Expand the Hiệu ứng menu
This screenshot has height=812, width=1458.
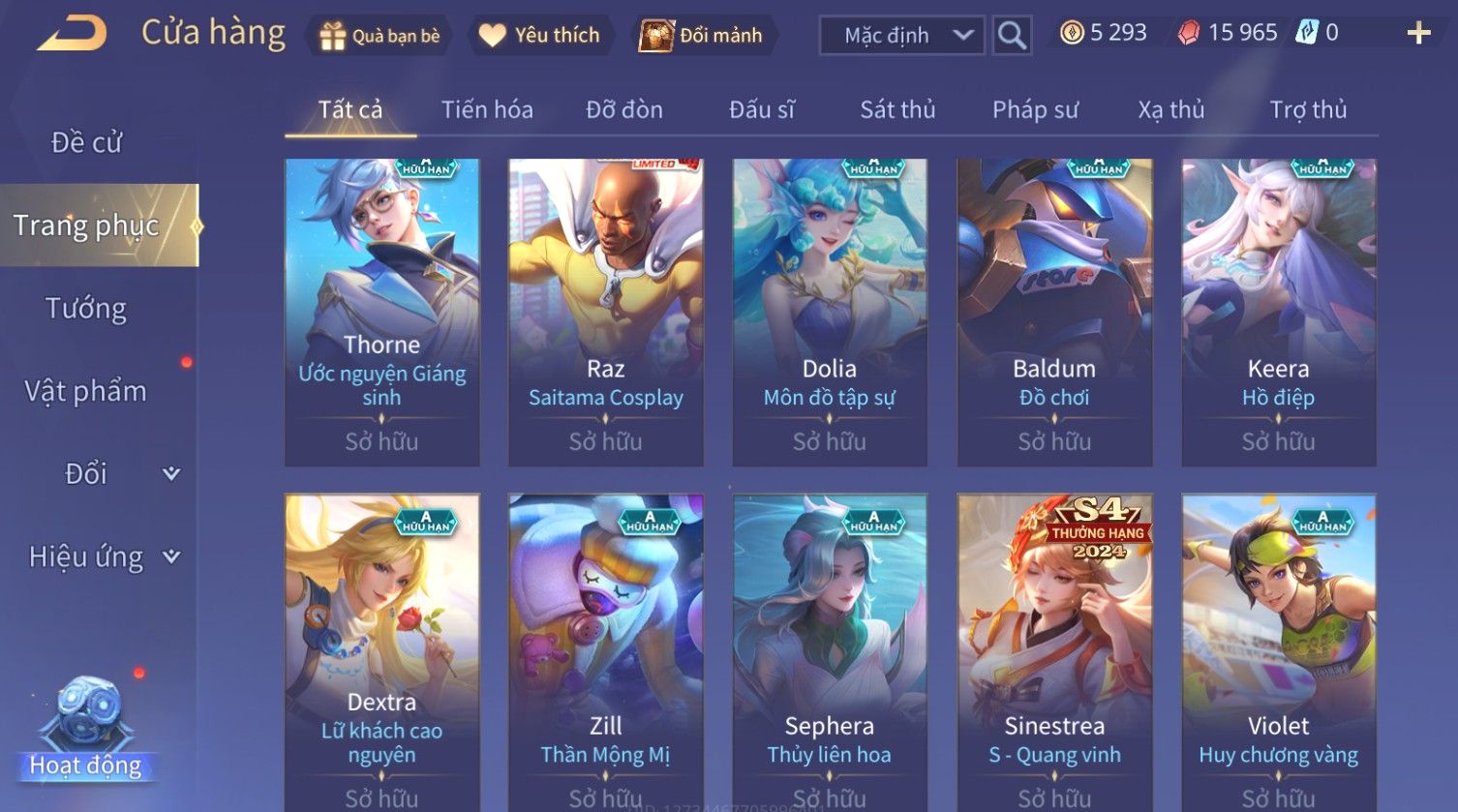(104, 556)
